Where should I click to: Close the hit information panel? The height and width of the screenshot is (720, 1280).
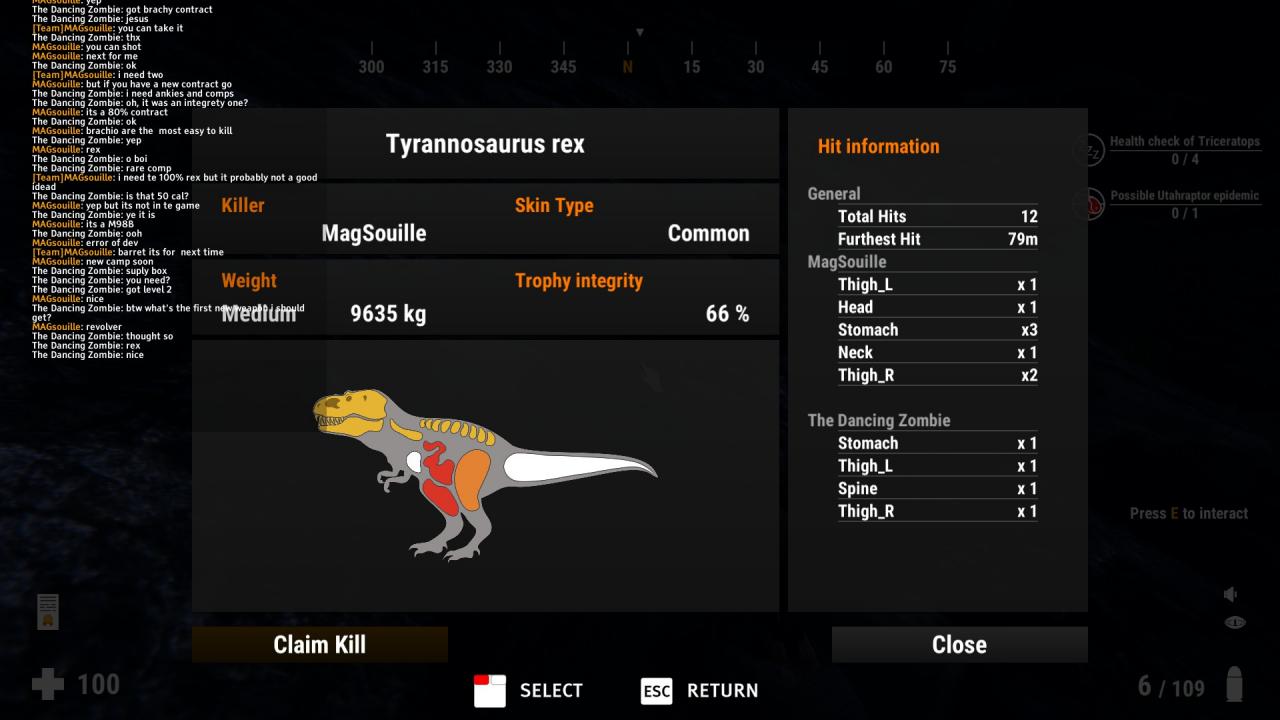click(x=959, y=645)
